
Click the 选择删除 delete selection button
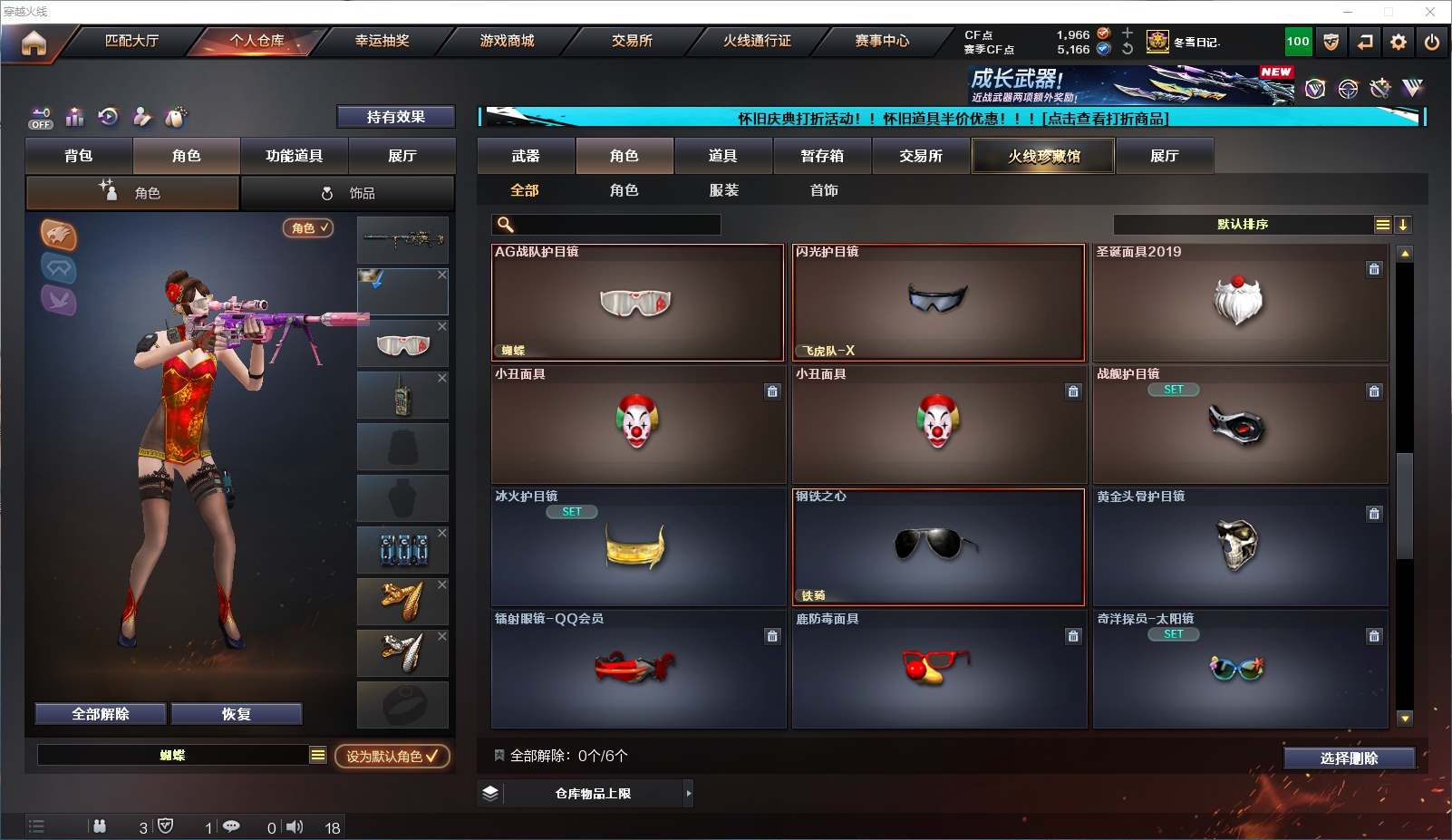[x=1349, y=758]
